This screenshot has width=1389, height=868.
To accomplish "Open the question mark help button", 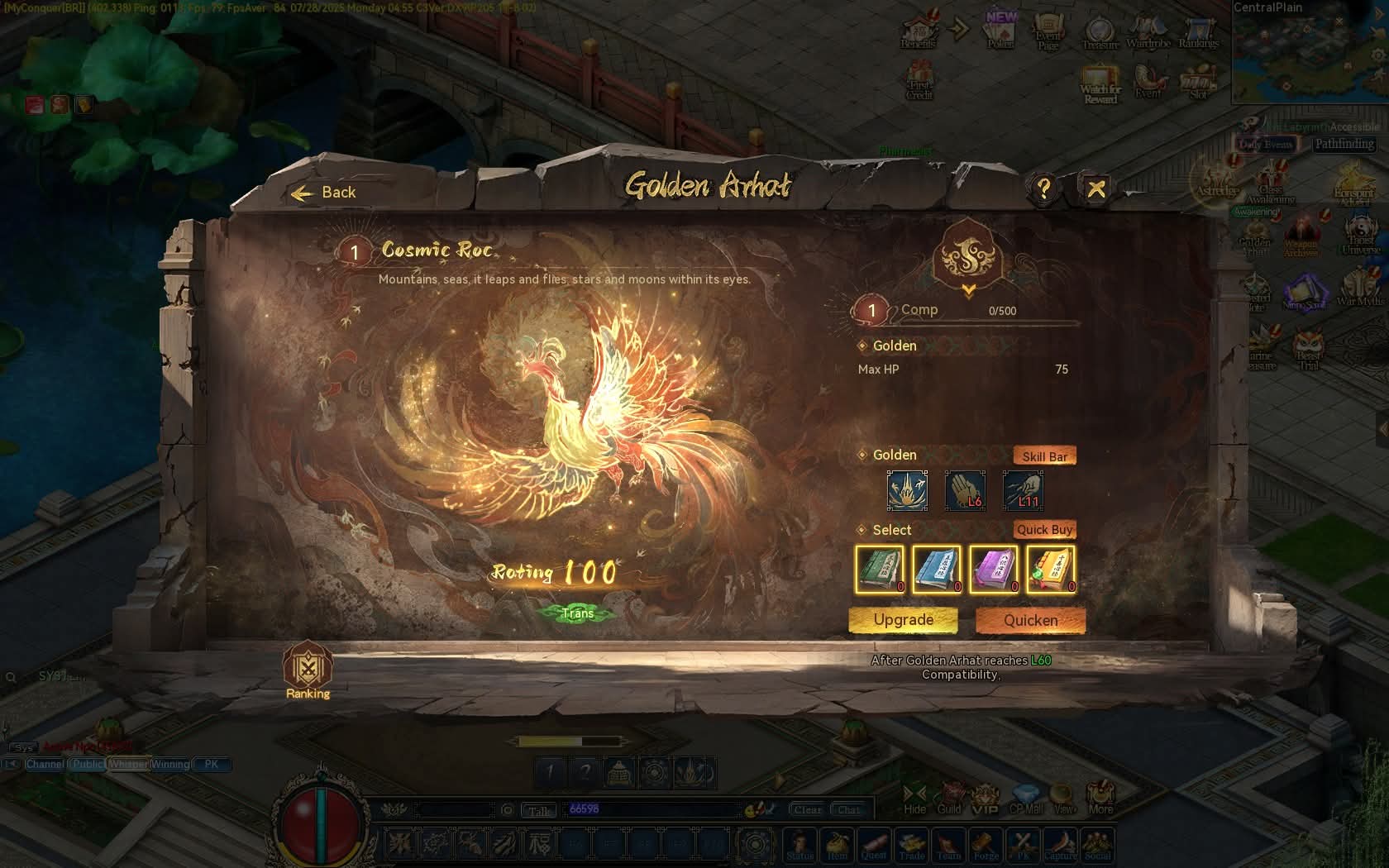I will click(x=1043, y=189).
